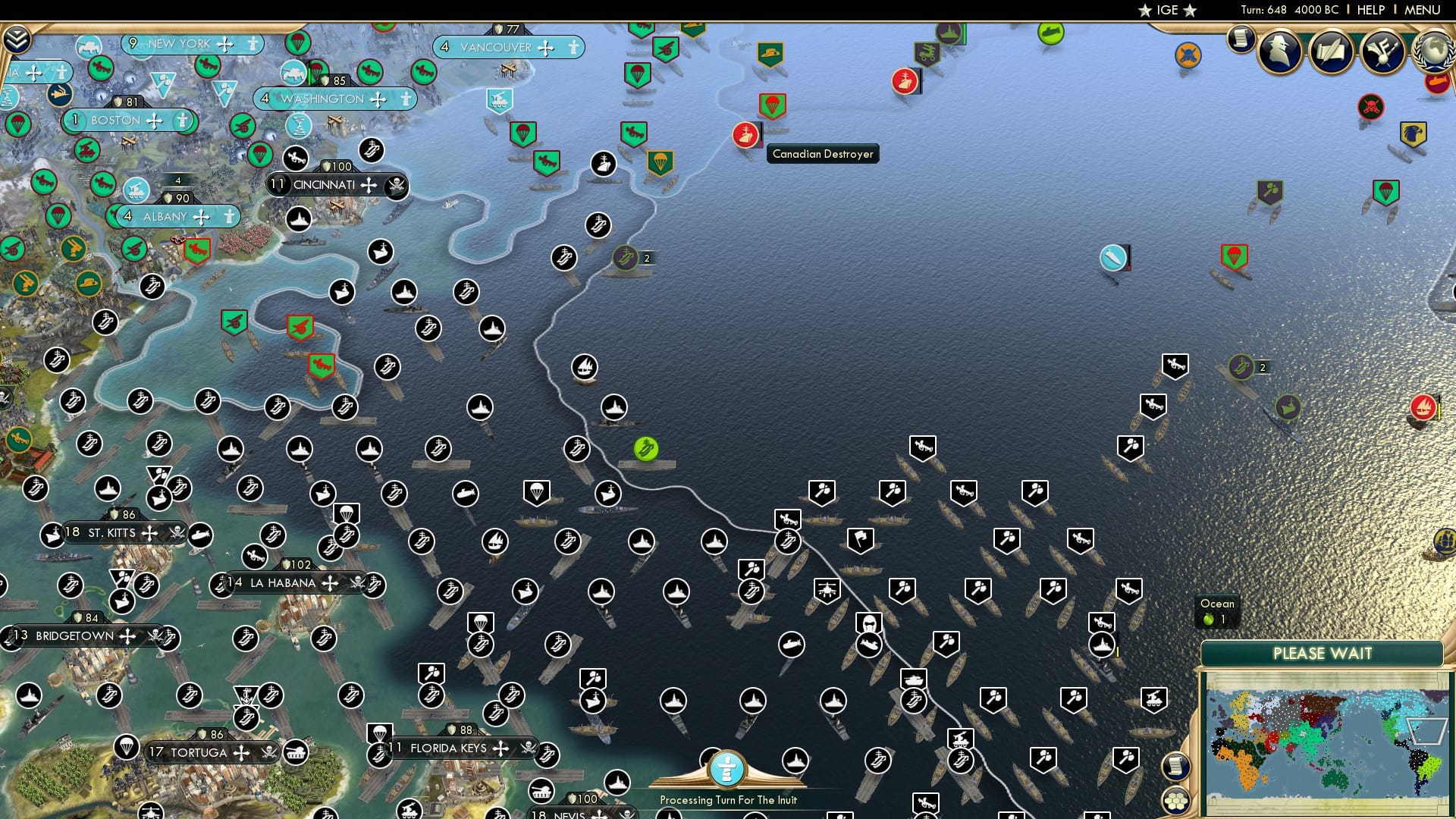The width and height of the screenshot is (1456, 819).
Task: Open the MENU
Action: point(1424,10)
